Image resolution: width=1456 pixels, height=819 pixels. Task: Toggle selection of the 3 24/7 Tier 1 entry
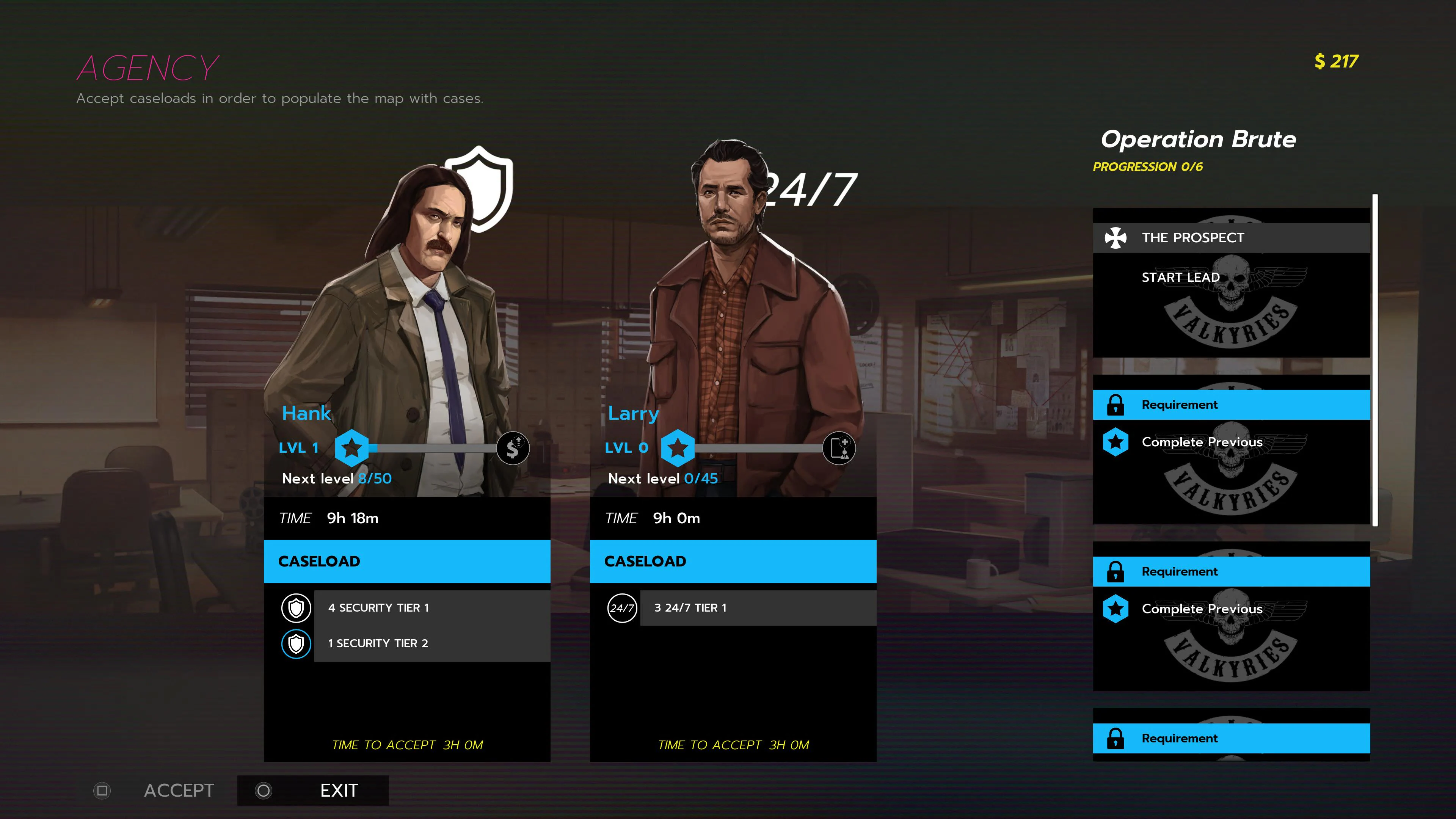point(758,608)
